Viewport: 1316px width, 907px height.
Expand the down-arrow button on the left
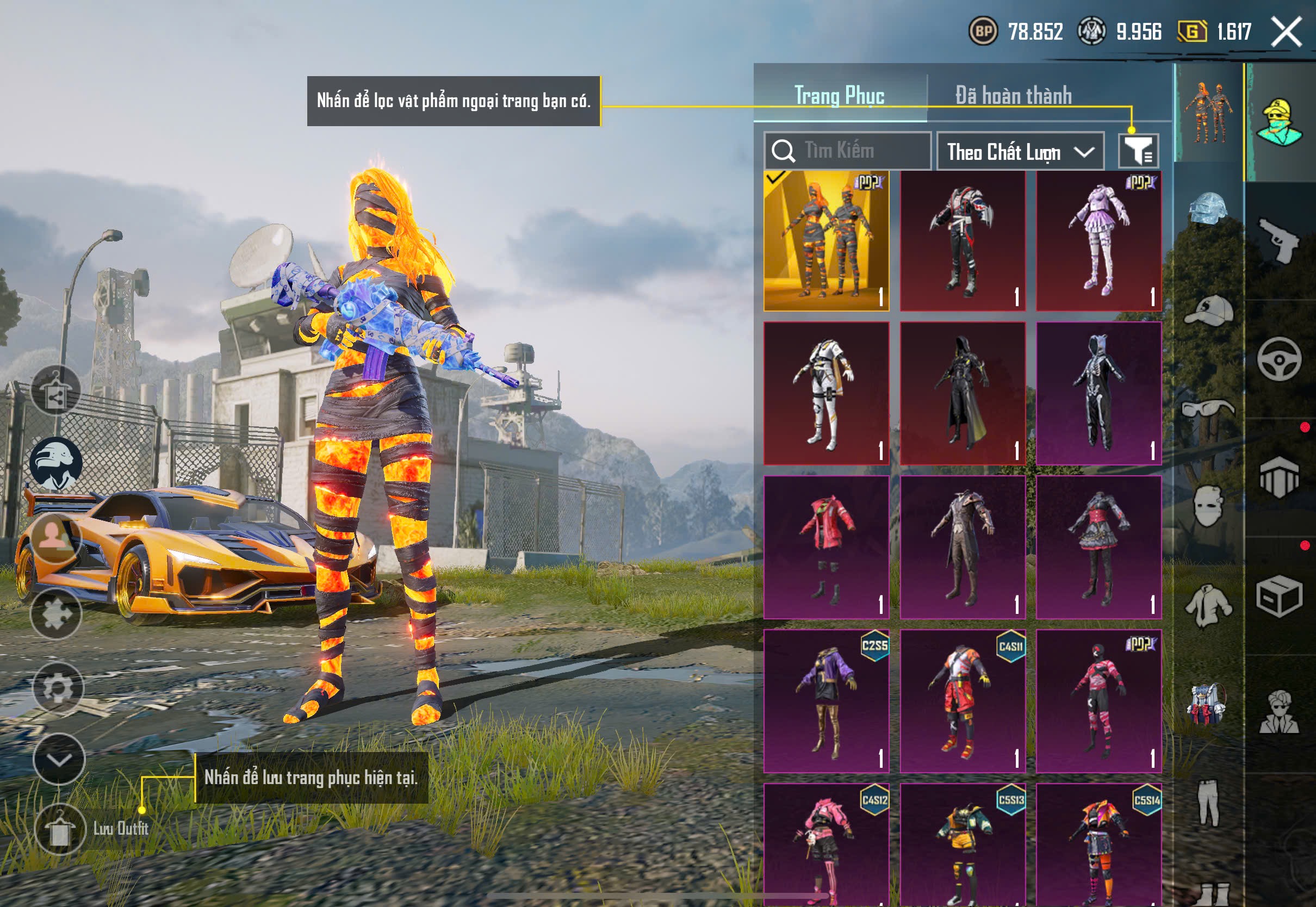tap(59, 759)
